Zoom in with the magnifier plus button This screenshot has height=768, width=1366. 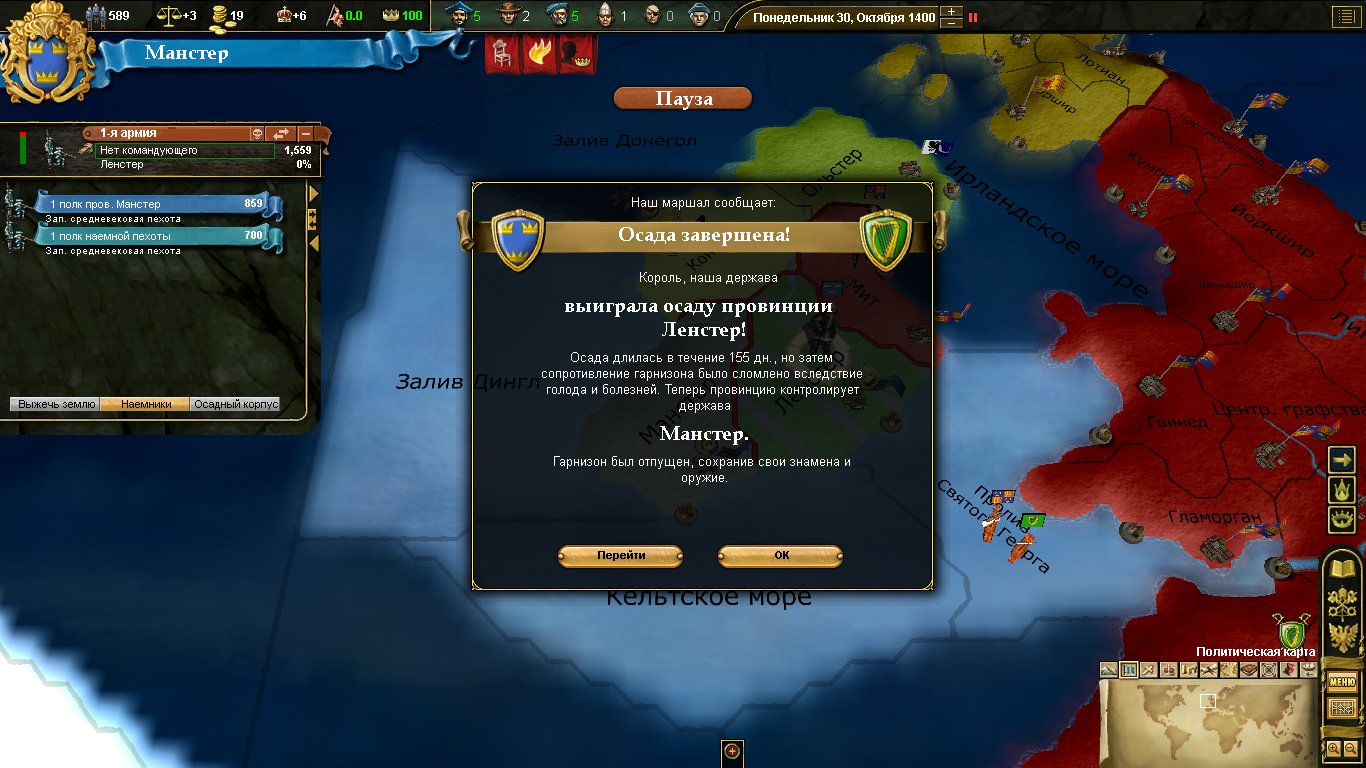[x=1334, y=748]
